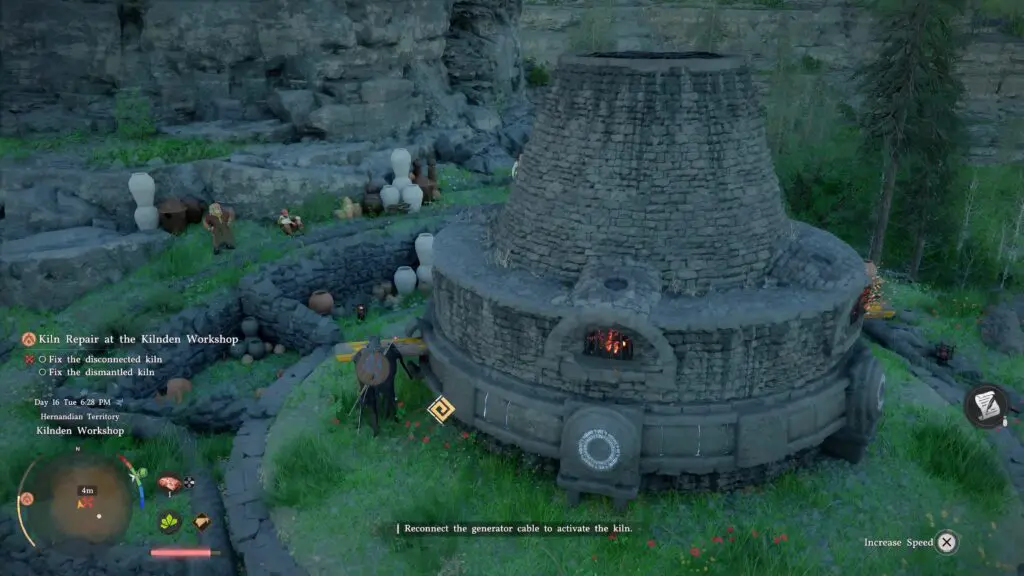Click the gold diamond quest waypoint marker
The width and height of the screenshot is (1024, 576).
pos(440,409)
